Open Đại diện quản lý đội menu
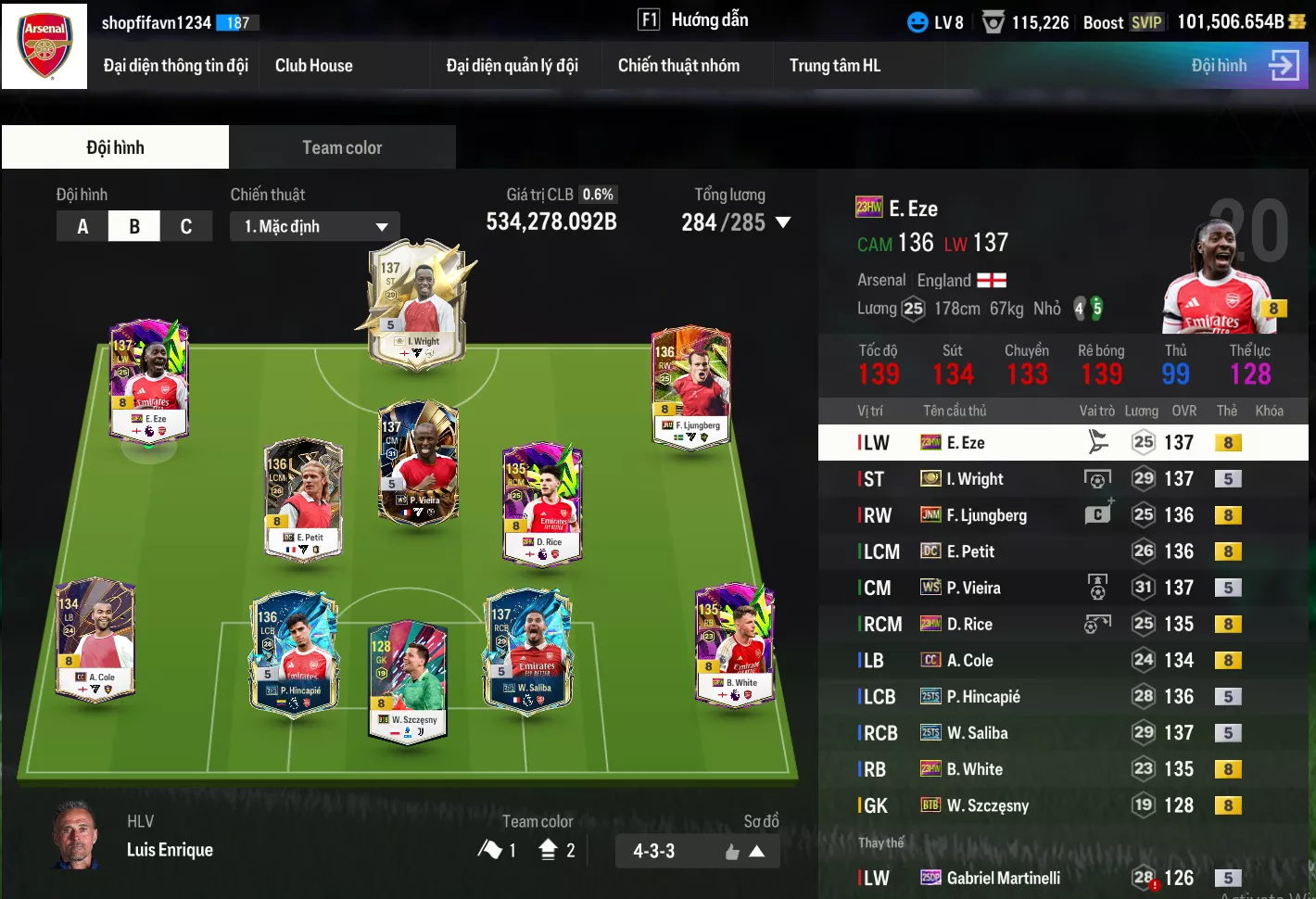 tap(512, 66)
